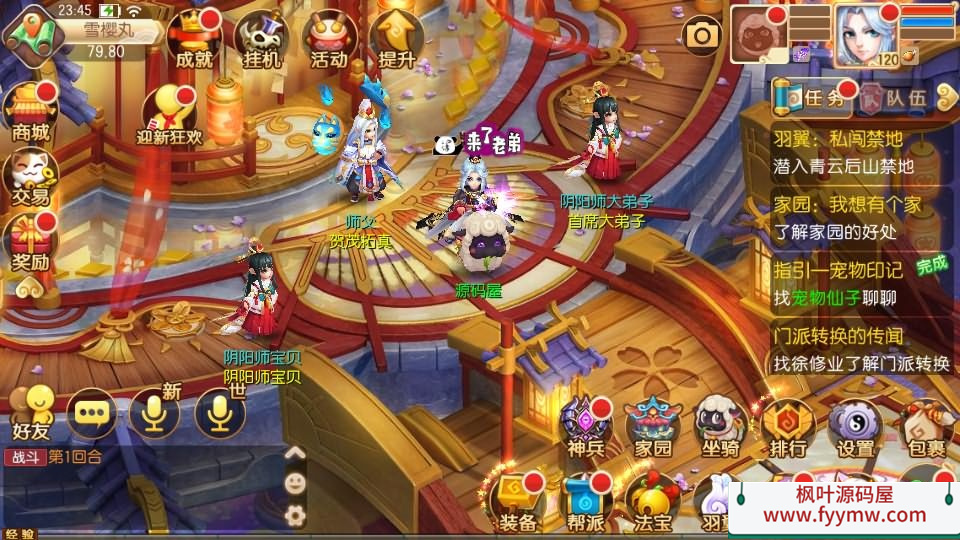This screenshot has width=960, height=540.
Task: Select the 任务 quest tab
Action: click(815, 97)
